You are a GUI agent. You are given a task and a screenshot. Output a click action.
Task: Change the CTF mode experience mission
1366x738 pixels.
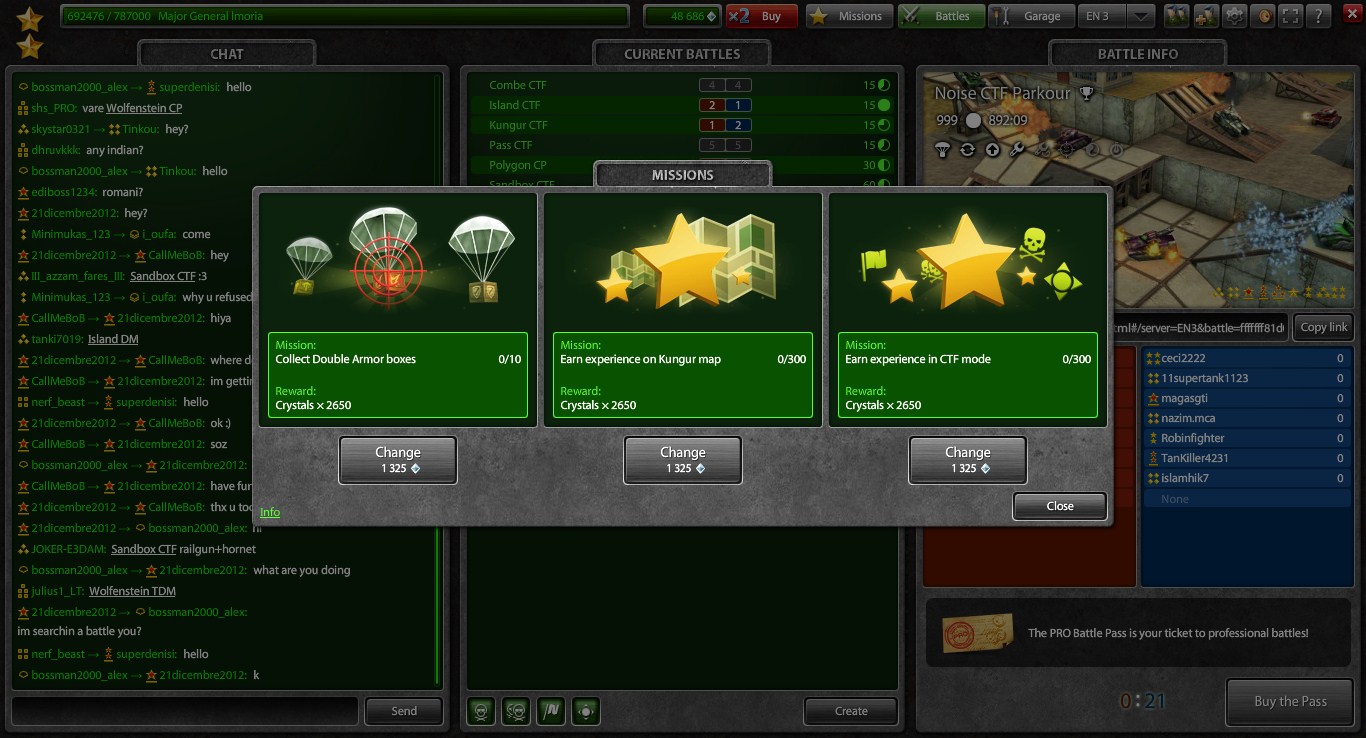tap(967, 460)
